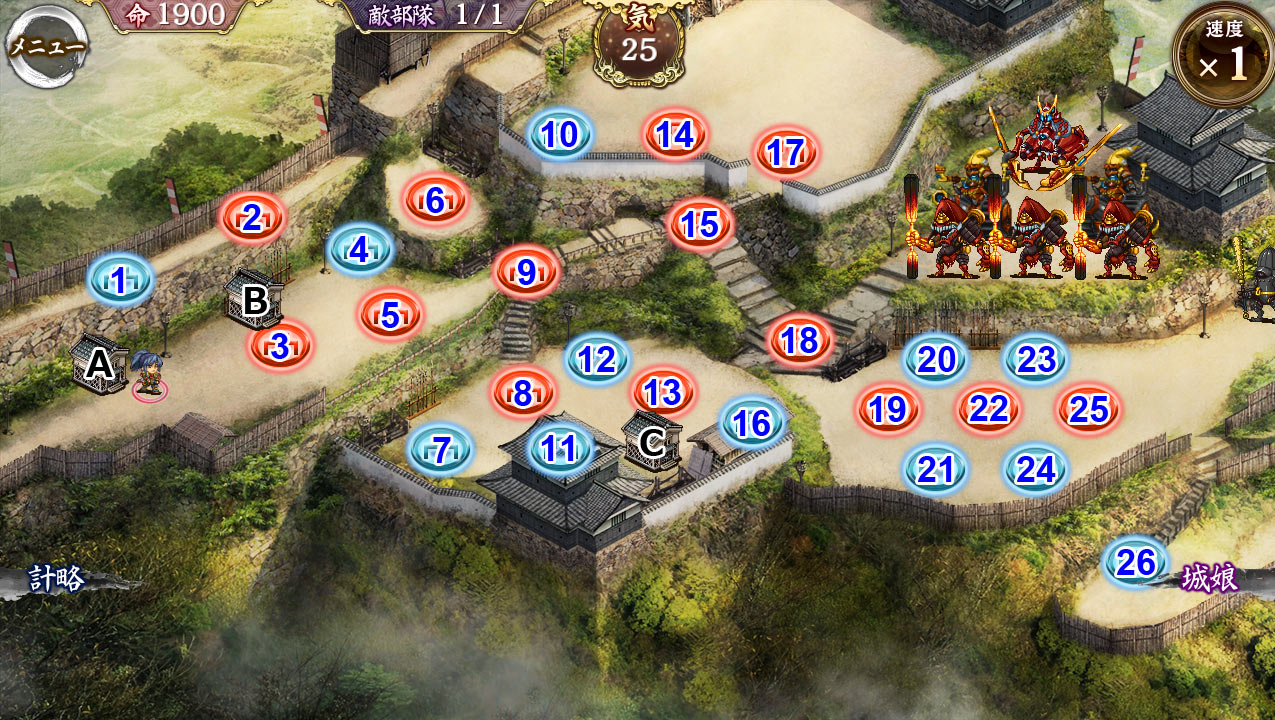Toggle the 速度 ×1 speed button
Screen dimensions: 1275x720
pos(1225,56)
